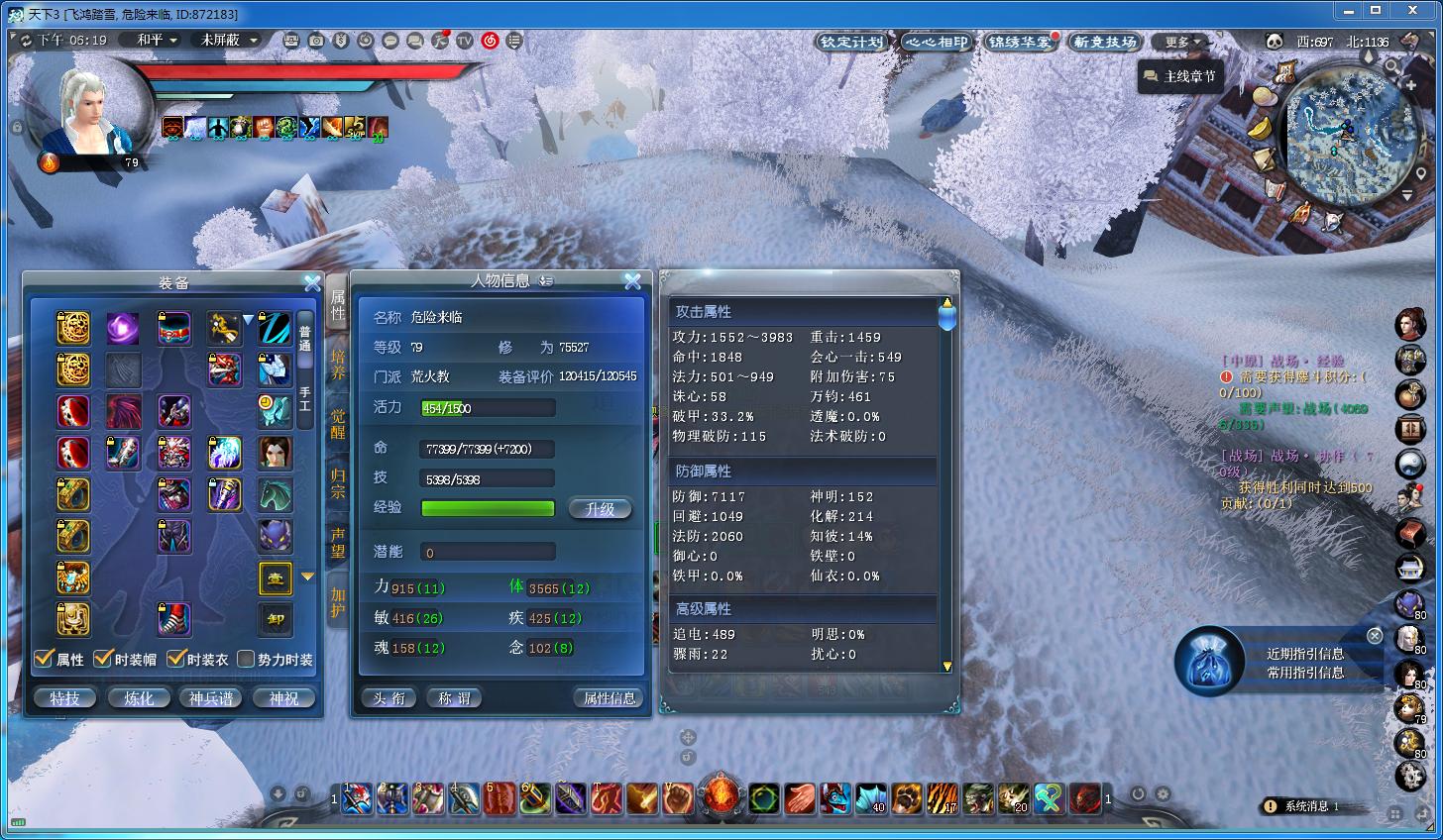Close the 装备 equipment panel
The image size is (1443, 840).
[312, 283]
